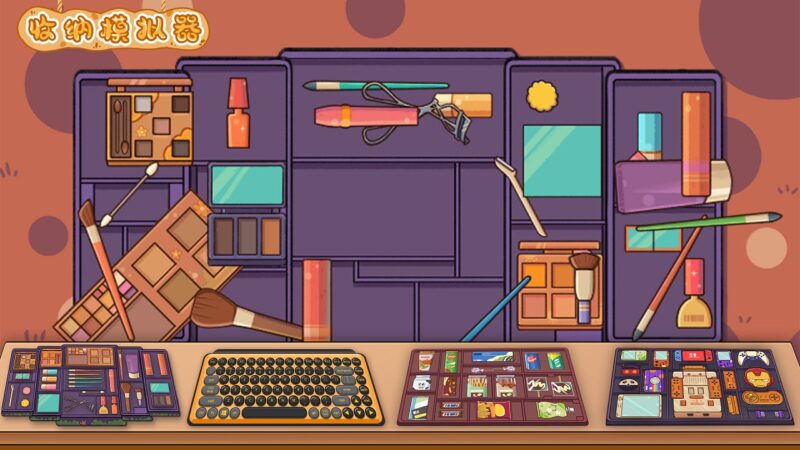The height and width of the screenshot is (450, 800).
Task: Choose the keyboard level thumbnail
Action: point(287,386)
